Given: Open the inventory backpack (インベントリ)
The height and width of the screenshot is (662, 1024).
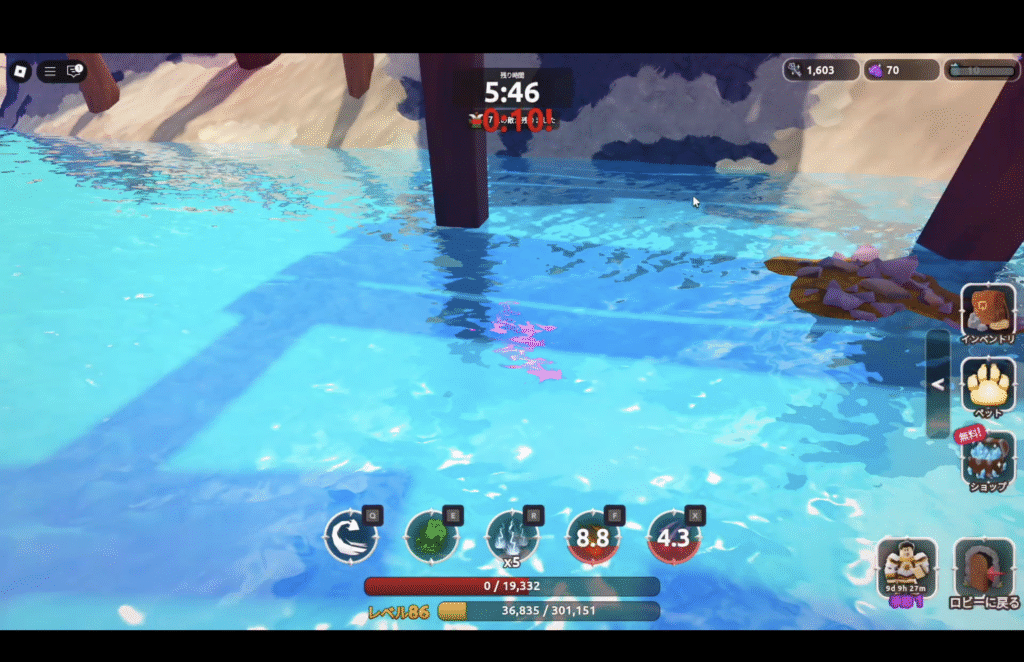Looking at the screenshot, I should coord(988,312).
